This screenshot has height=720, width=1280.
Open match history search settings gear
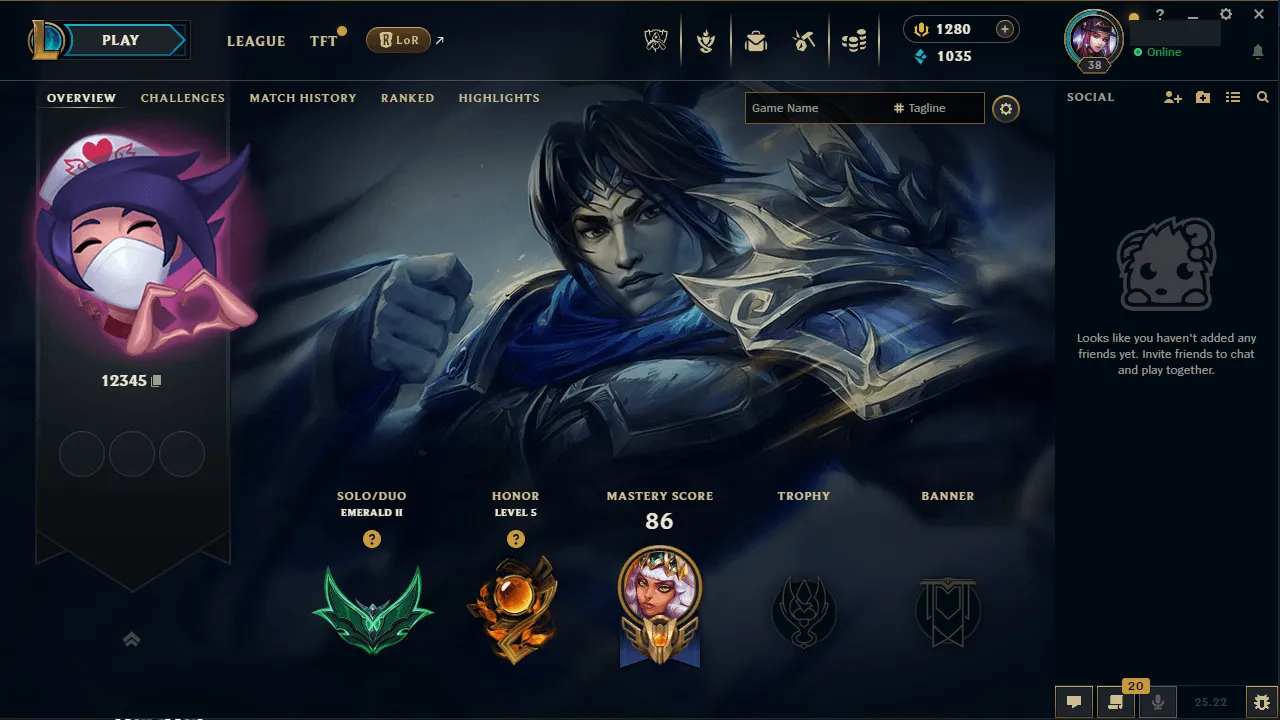1006,109
